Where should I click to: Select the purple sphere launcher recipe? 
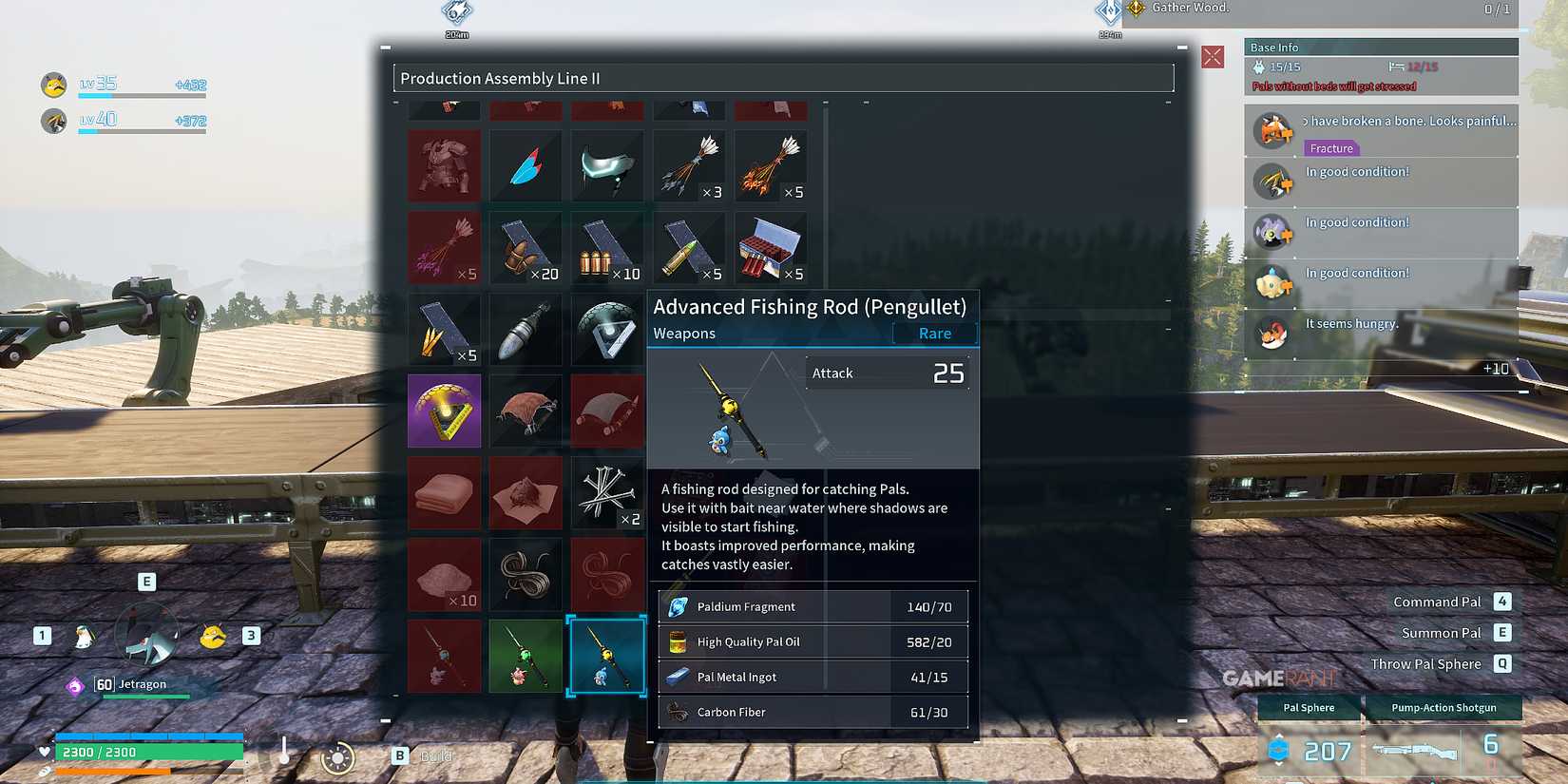444,411
